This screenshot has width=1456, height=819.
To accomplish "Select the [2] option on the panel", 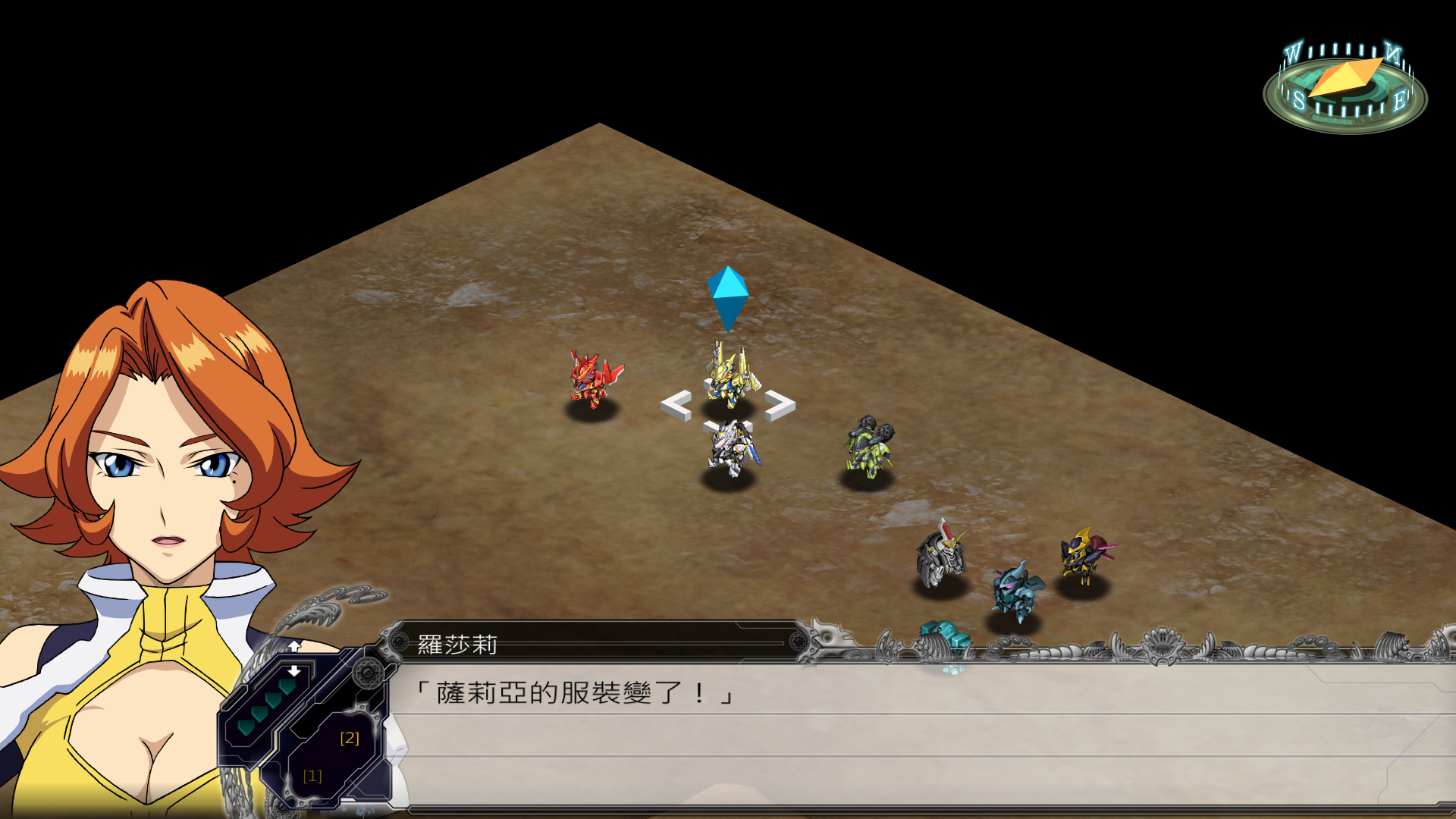I will [349, 738].
